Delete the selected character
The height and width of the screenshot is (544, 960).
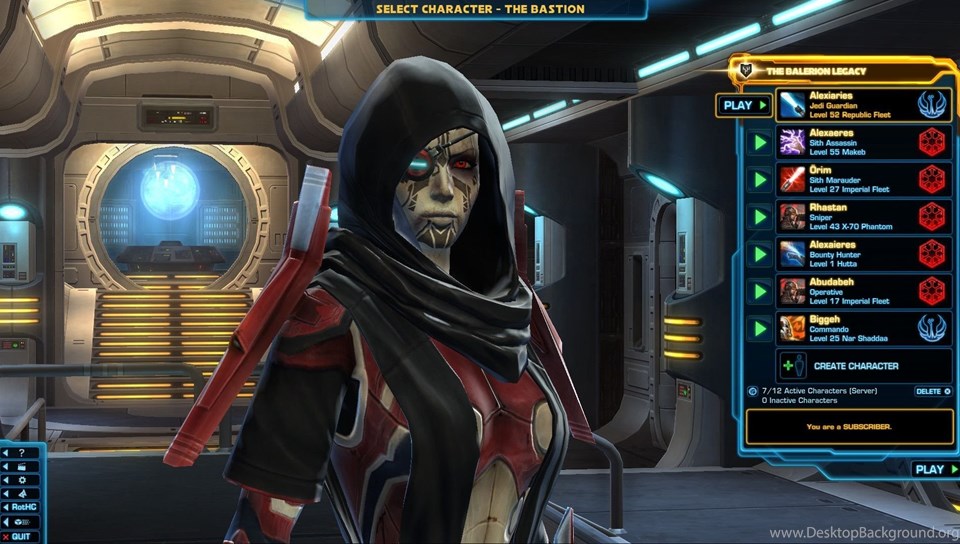[929, 391]
